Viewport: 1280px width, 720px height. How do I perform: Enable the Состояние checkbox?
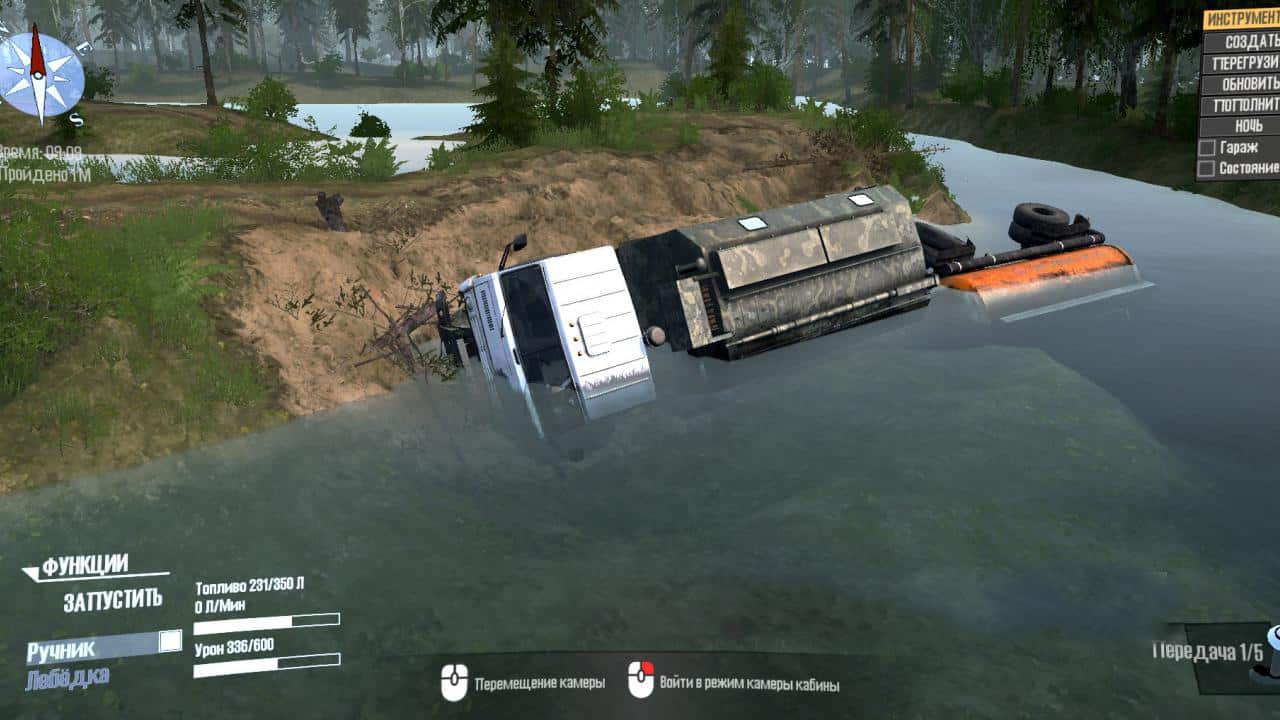pos(1207,168)
